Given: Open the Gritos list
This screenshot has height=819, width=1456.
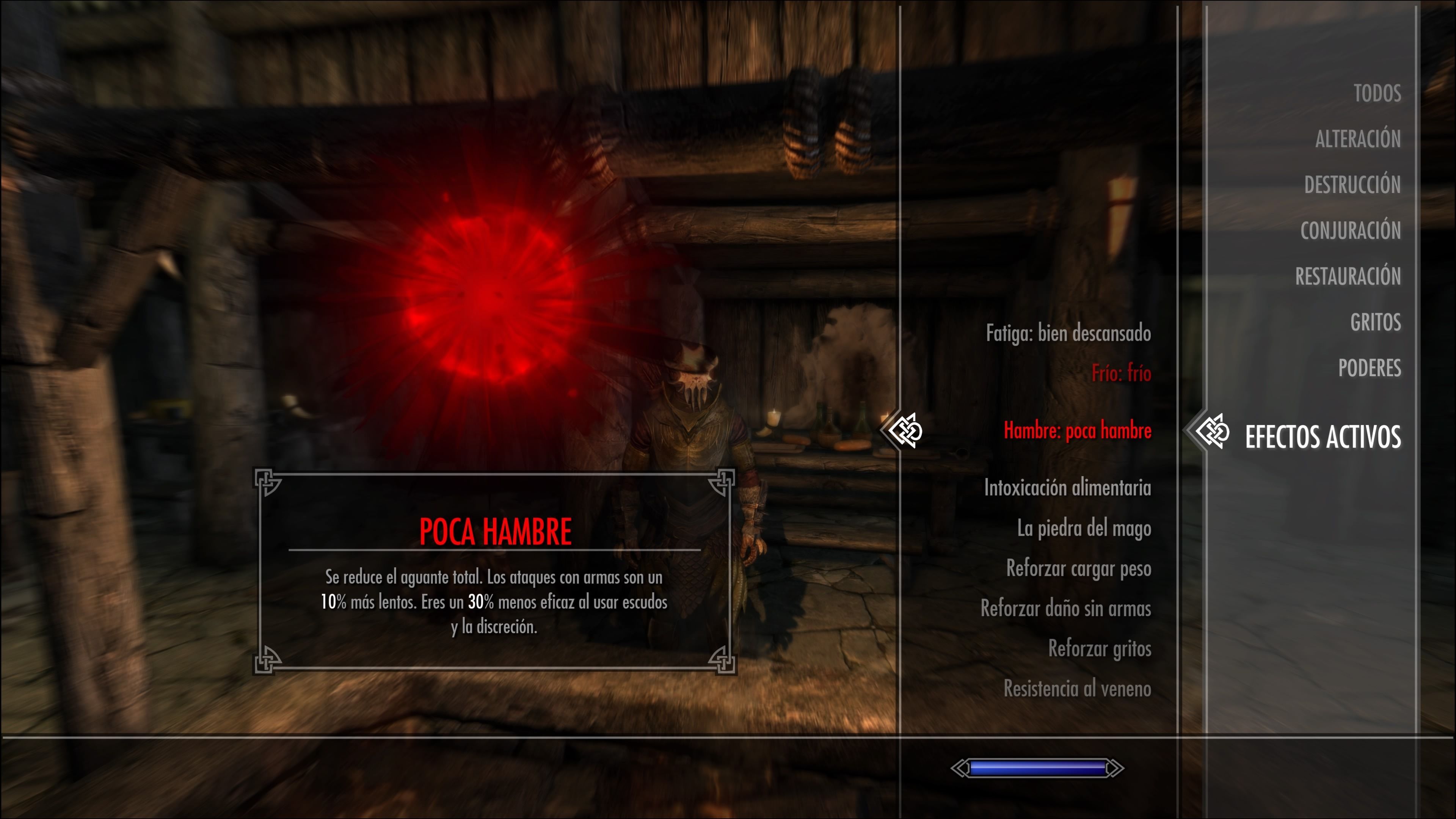Looking at the screenshot, I should click(x=1375, y=322).
